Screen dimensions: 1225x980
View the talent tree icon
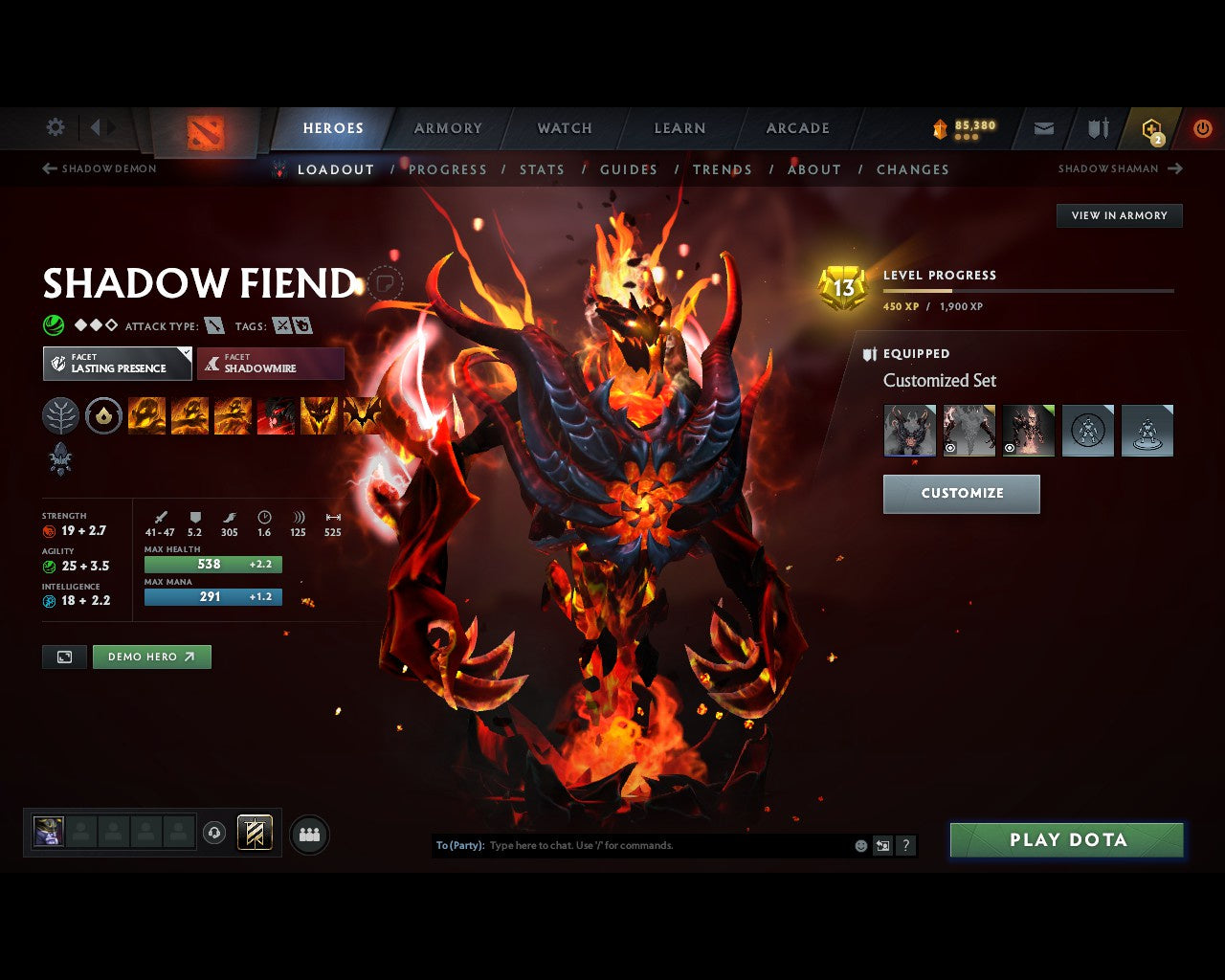60,415
